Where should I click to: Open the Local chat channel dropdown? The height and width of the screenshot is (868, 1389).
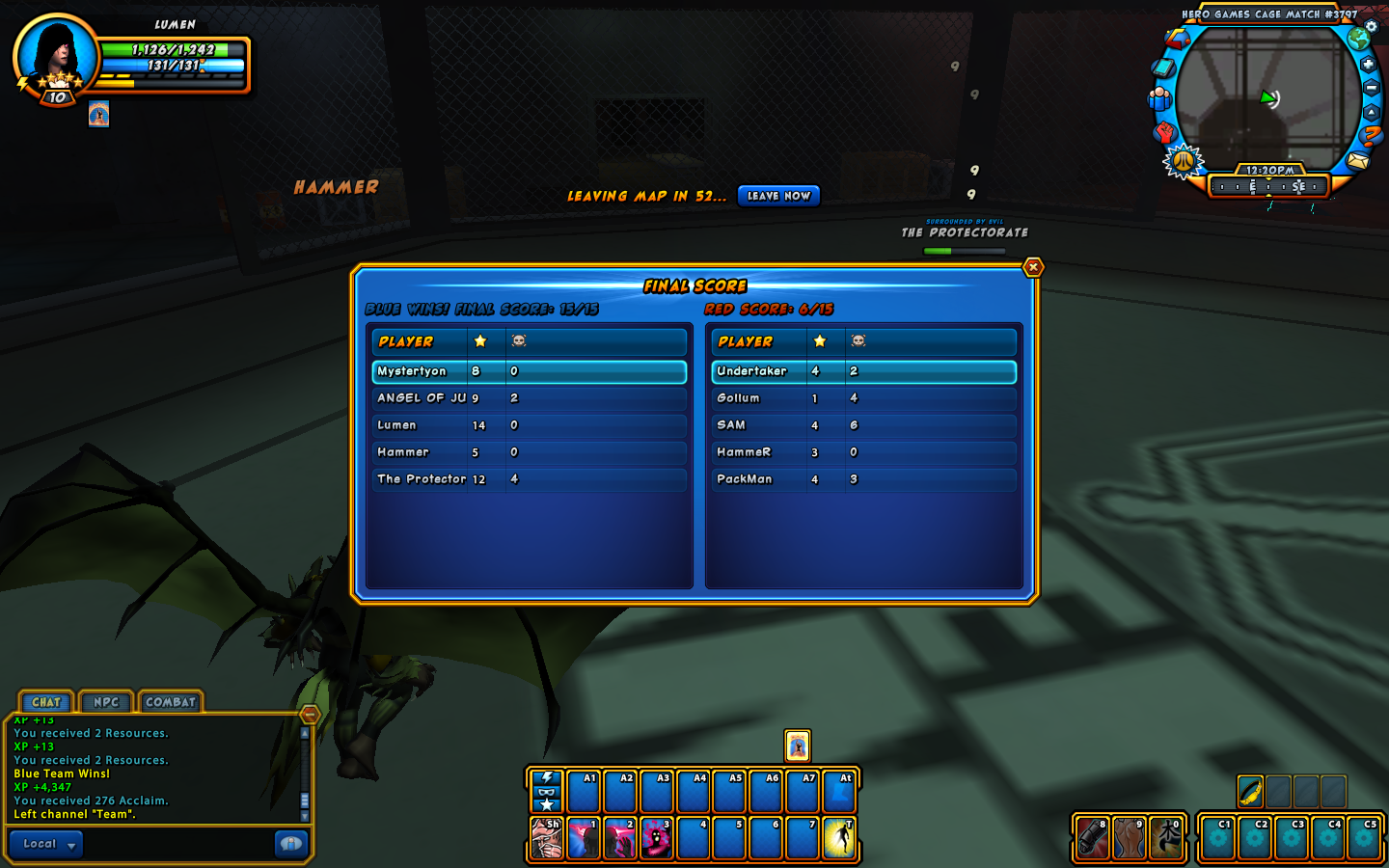45,844
